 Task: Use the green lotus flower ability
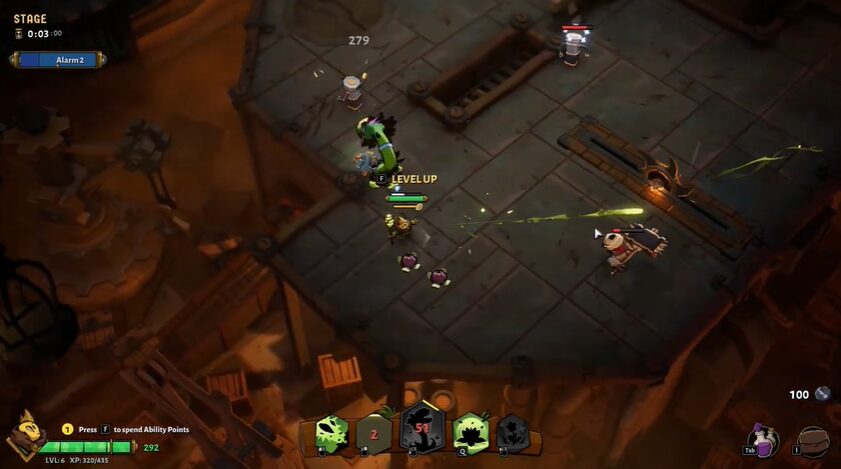pos(469,433)
